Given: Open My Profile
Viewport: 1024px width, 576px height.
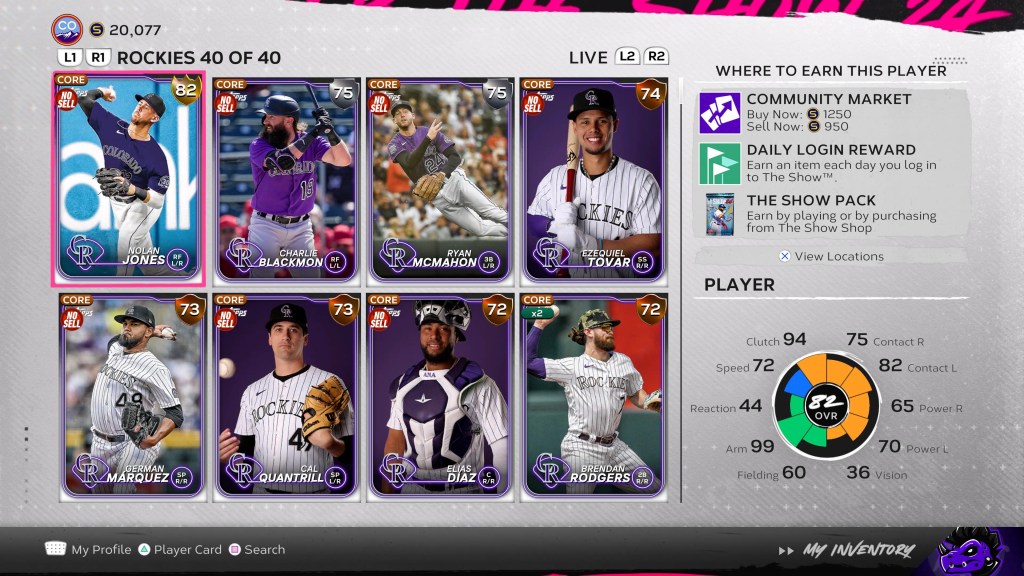Looking at the screenshot, I should pos(89,549).
